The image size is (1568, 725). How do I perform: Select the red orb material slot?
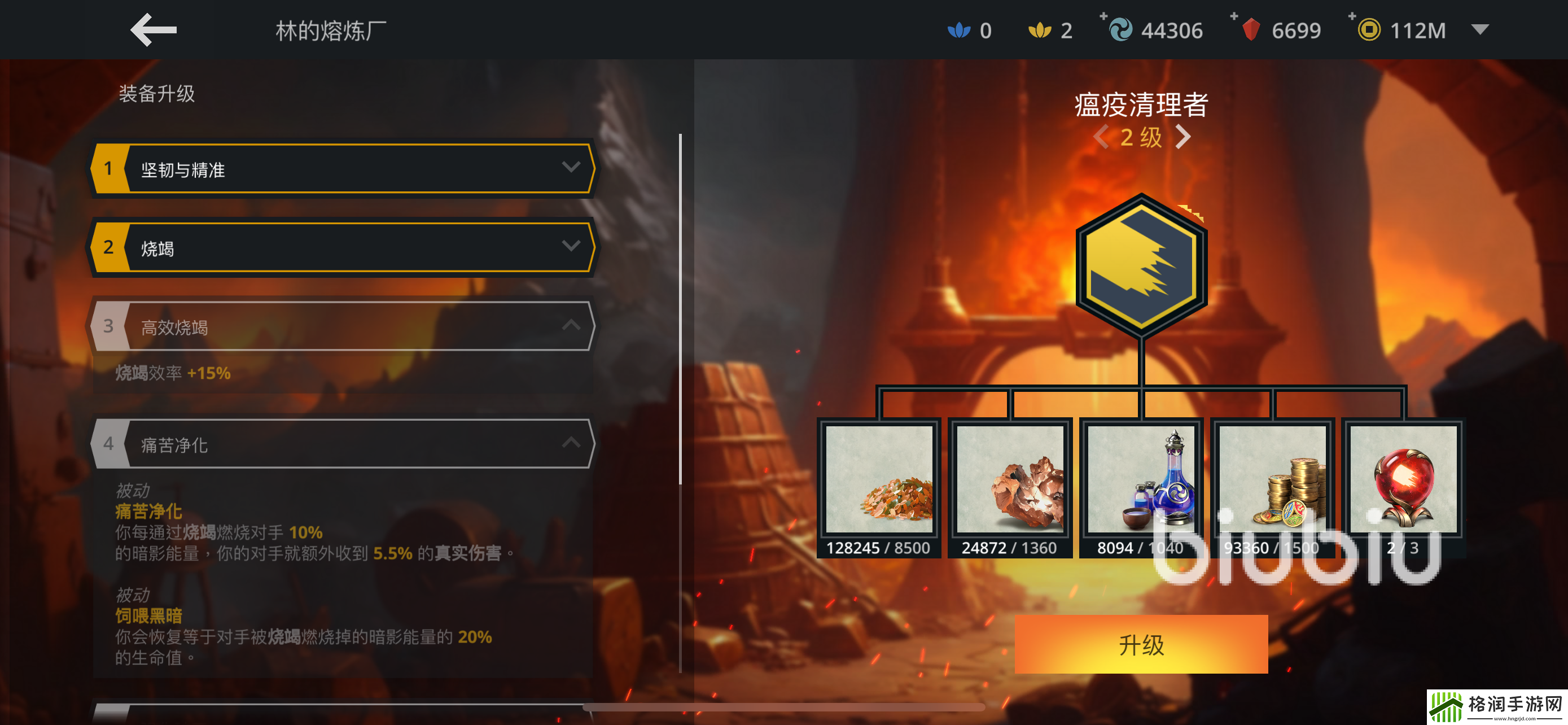(1403, 480)
